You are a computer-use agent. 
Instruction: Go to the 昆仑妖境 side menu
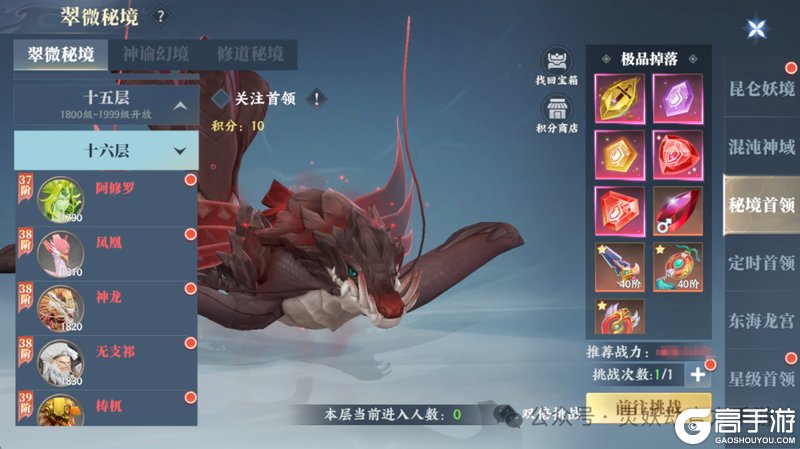click(761, 88)
